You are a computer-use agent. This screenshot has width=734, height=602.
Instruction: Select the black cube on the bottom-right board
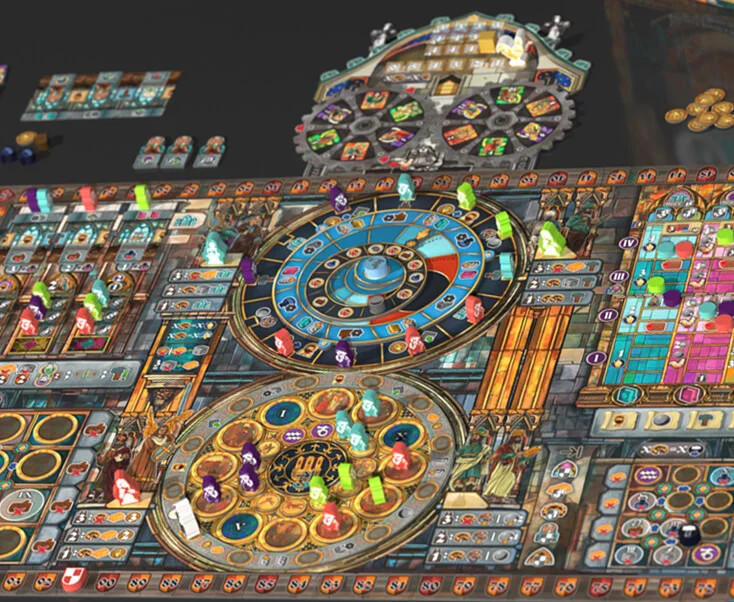point(688,535)
